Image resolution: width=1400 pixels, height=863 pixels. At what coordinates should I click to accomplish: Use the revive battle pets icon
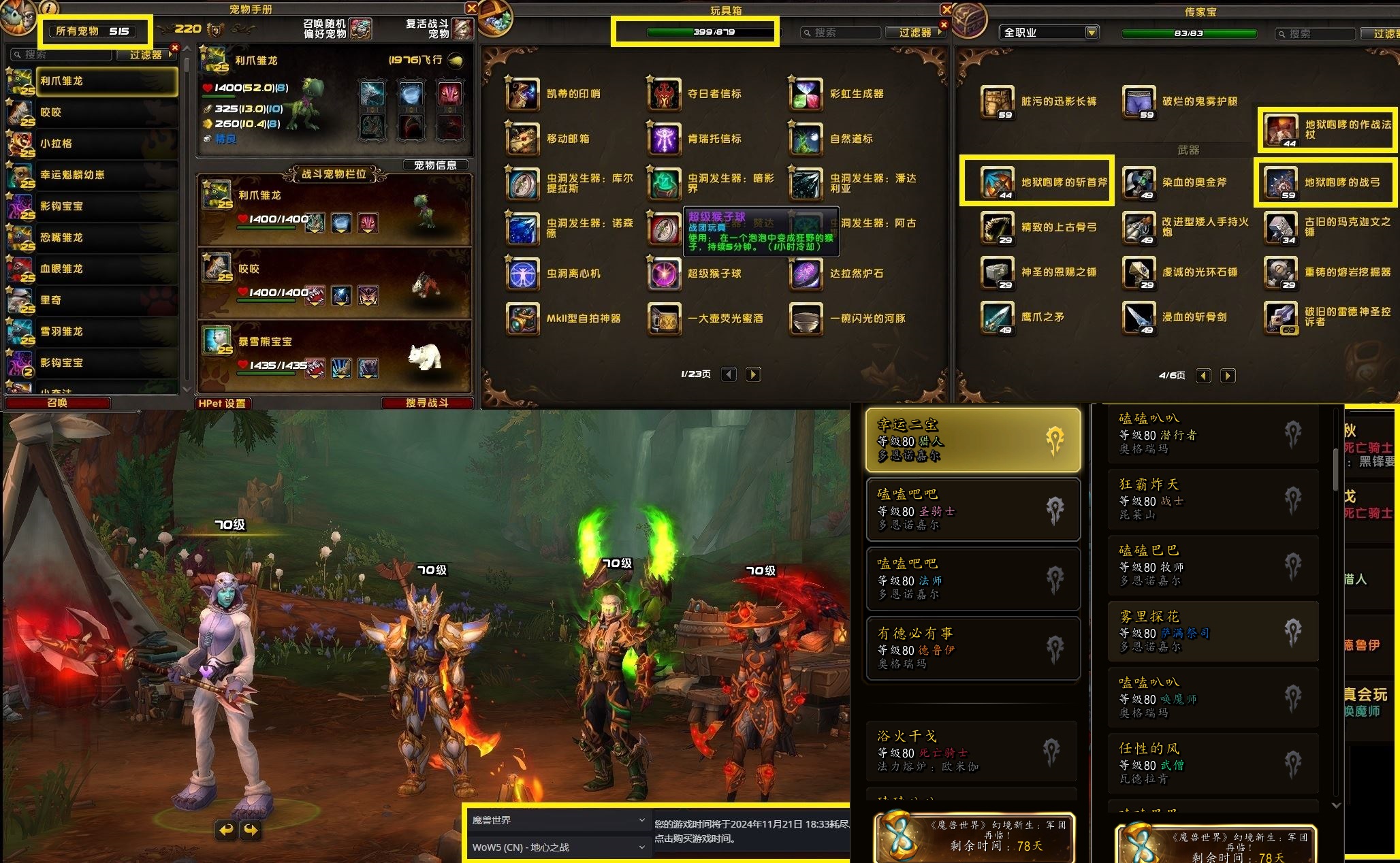point(463,29)
